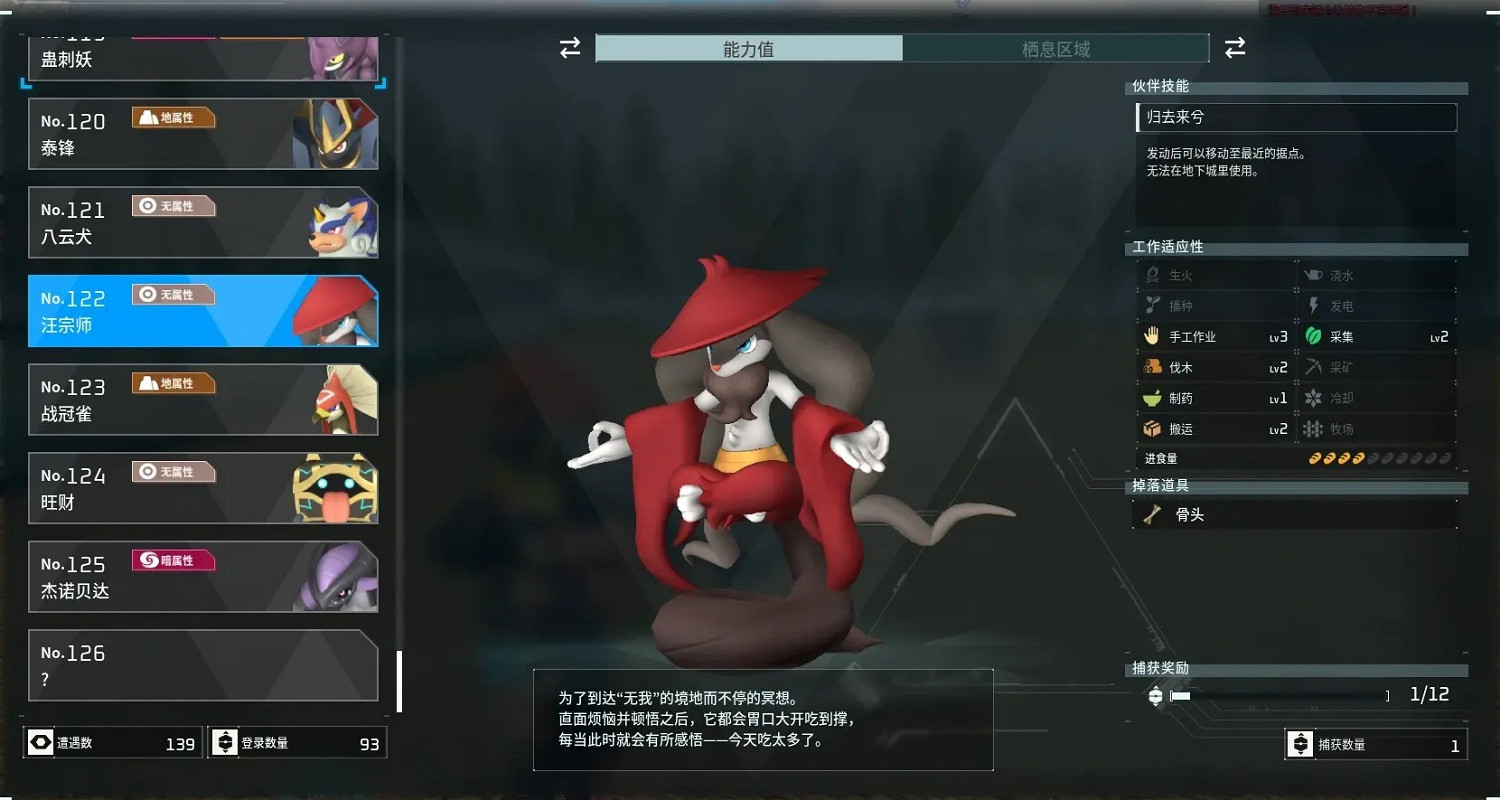This screenshot has height=800, width=1500.
Task: Click the 制药 medicine bowl icon
Action: 1152,397
